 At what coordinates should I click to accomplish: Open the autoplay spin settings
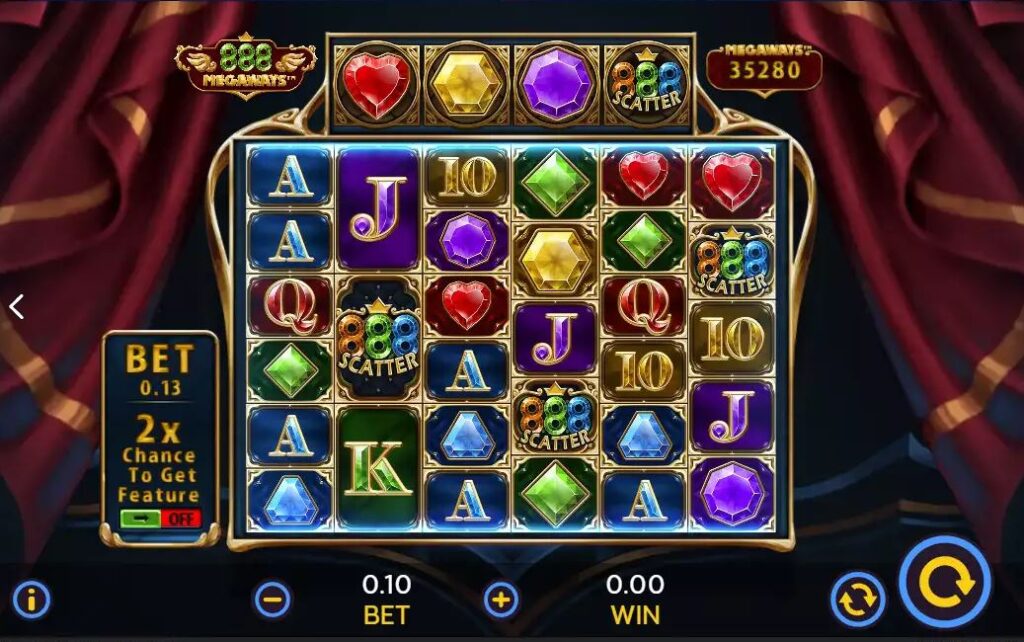point(857,600)
